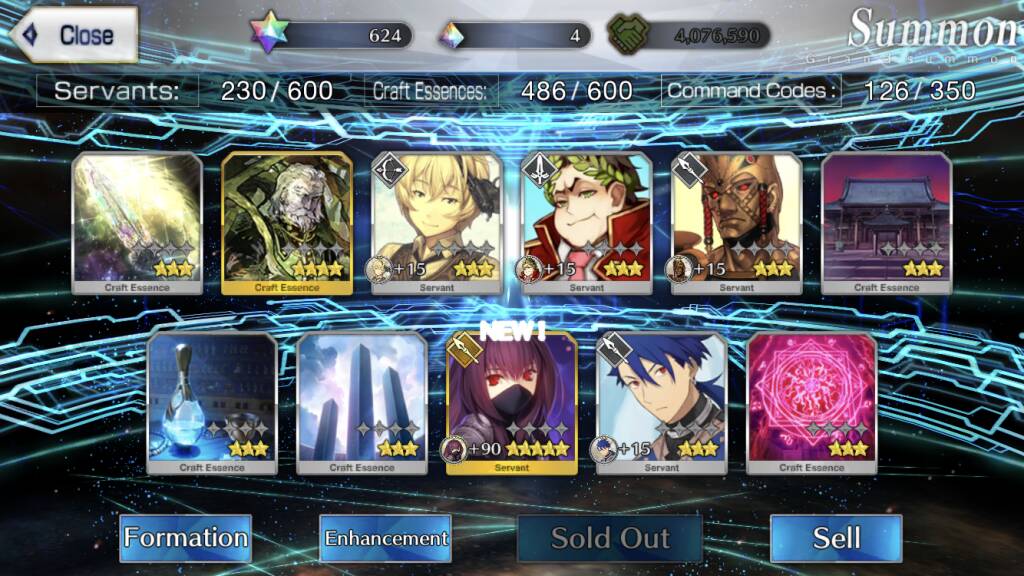Go to the Enhancement screen

click(x=386, y=538)
